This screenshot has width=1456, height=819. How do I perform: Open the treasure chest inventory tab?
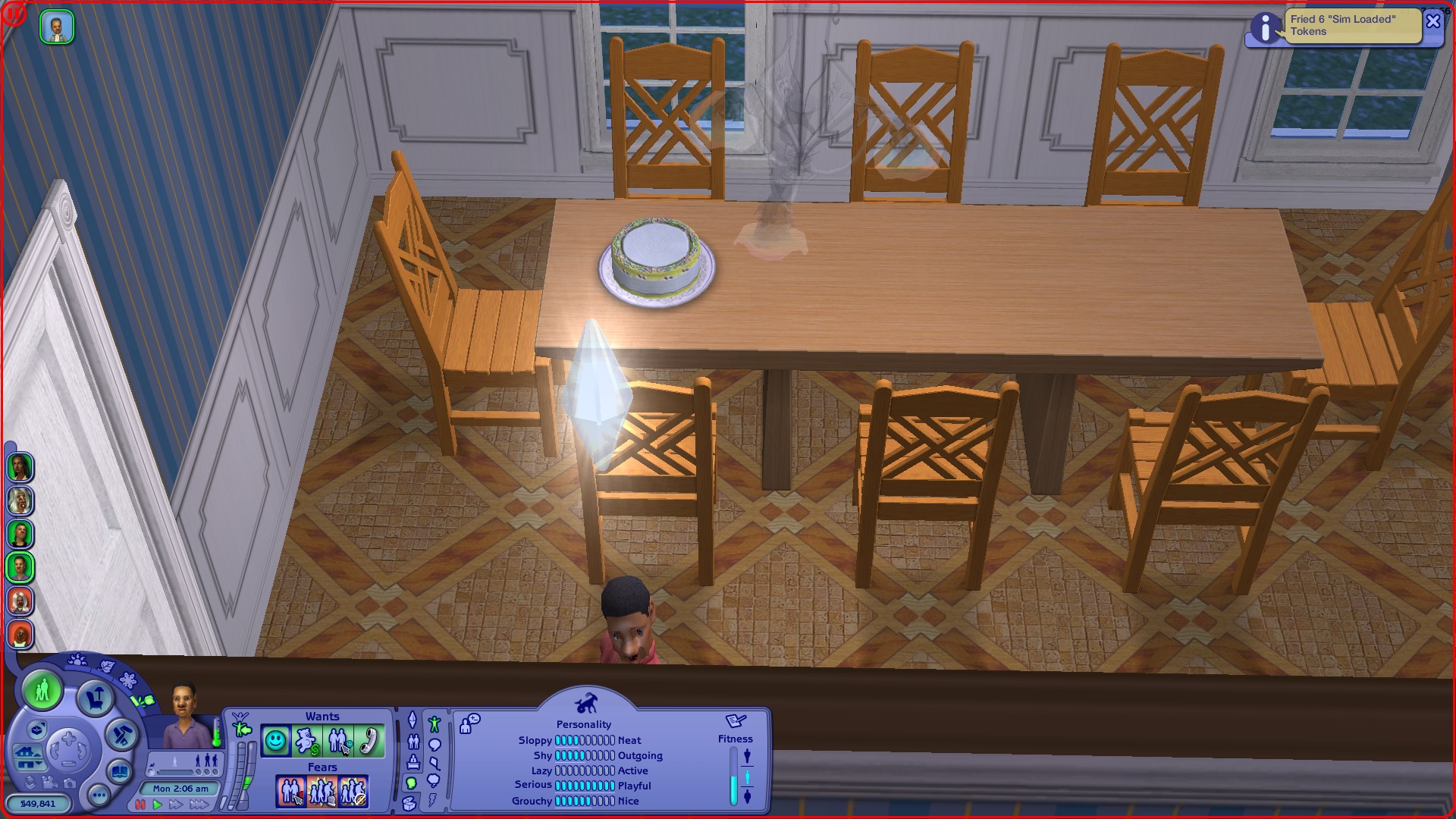click(x=410, y=803)
